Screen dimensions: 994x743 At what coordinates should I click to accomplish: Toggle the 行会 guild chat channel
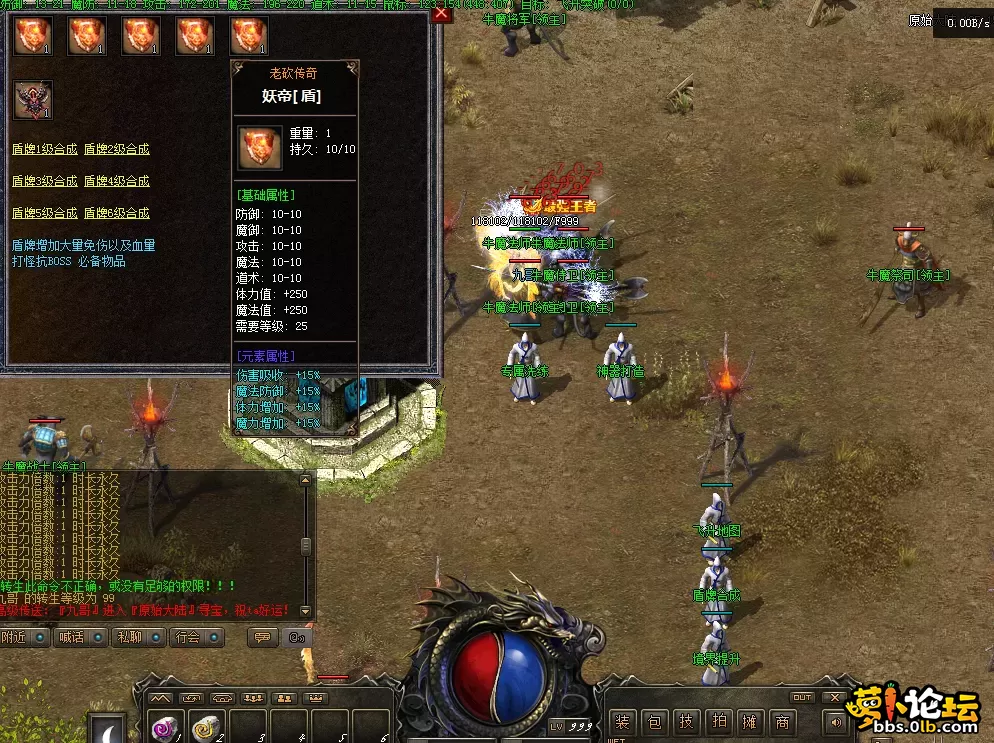coord(196,636)
